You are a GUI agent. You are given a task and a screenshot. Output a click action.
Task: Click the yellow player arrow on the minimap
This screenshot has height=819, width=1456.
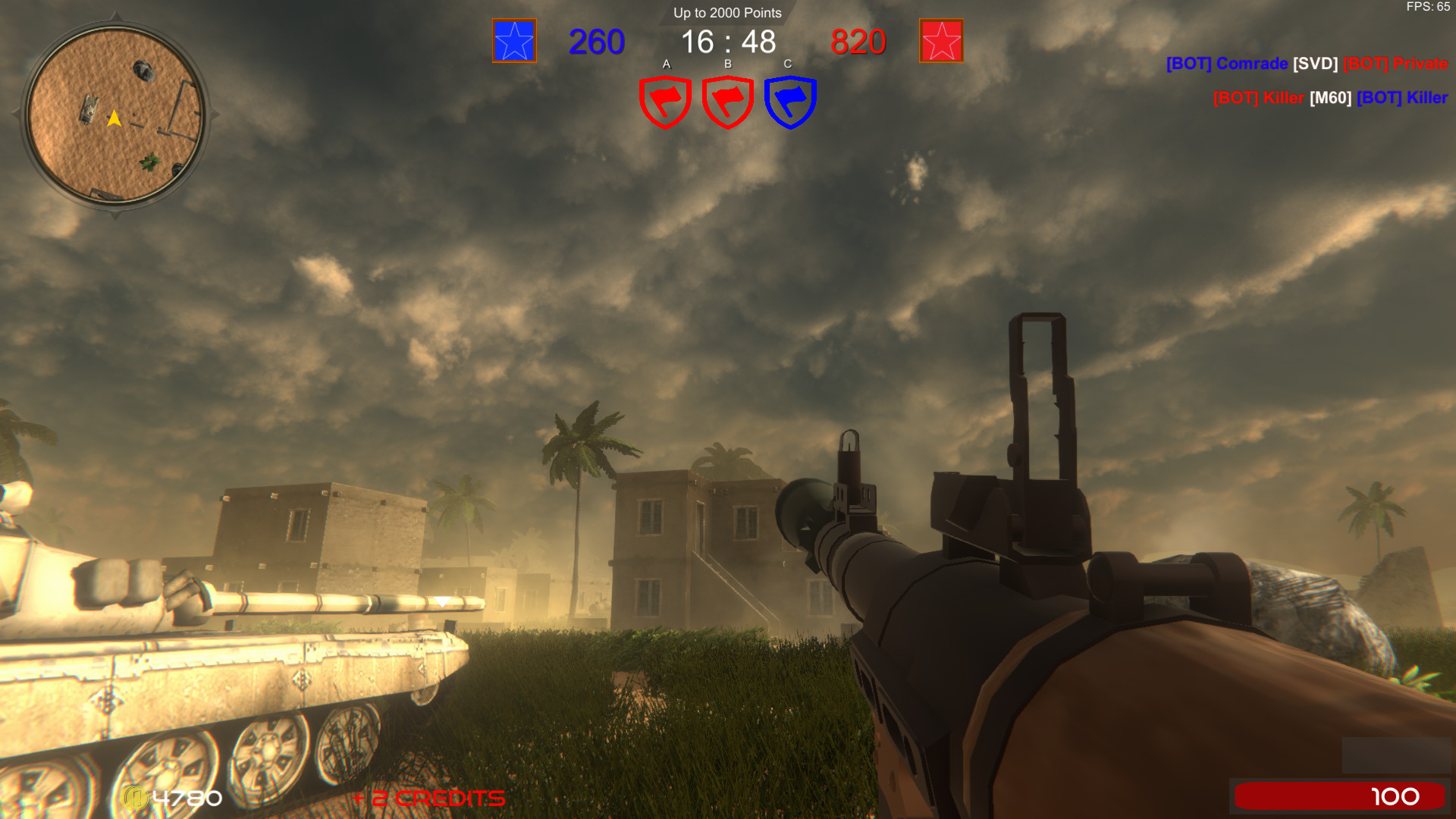(114, 118)
